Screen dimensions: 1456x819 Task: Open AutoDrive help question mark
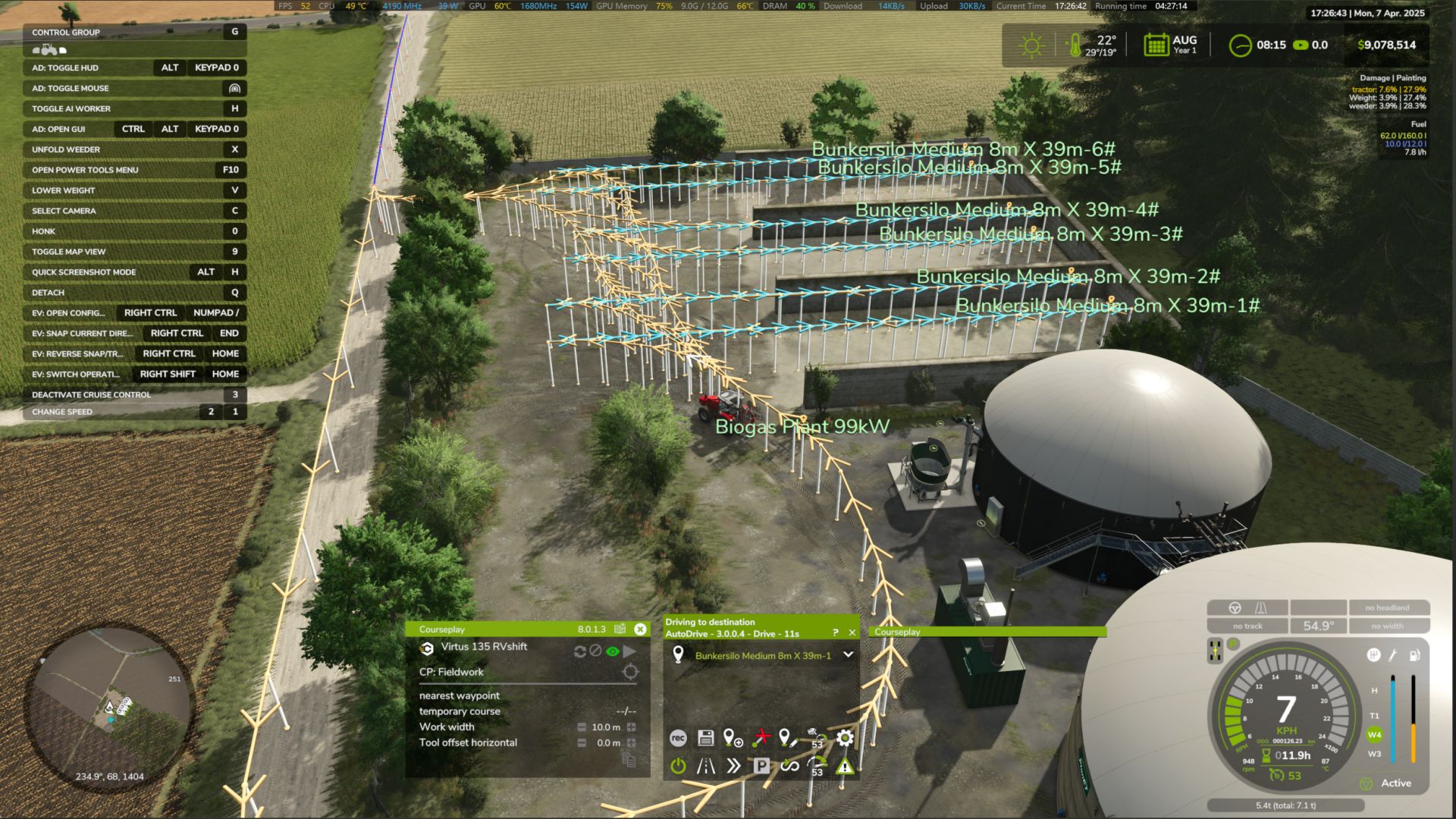[835, 632]
